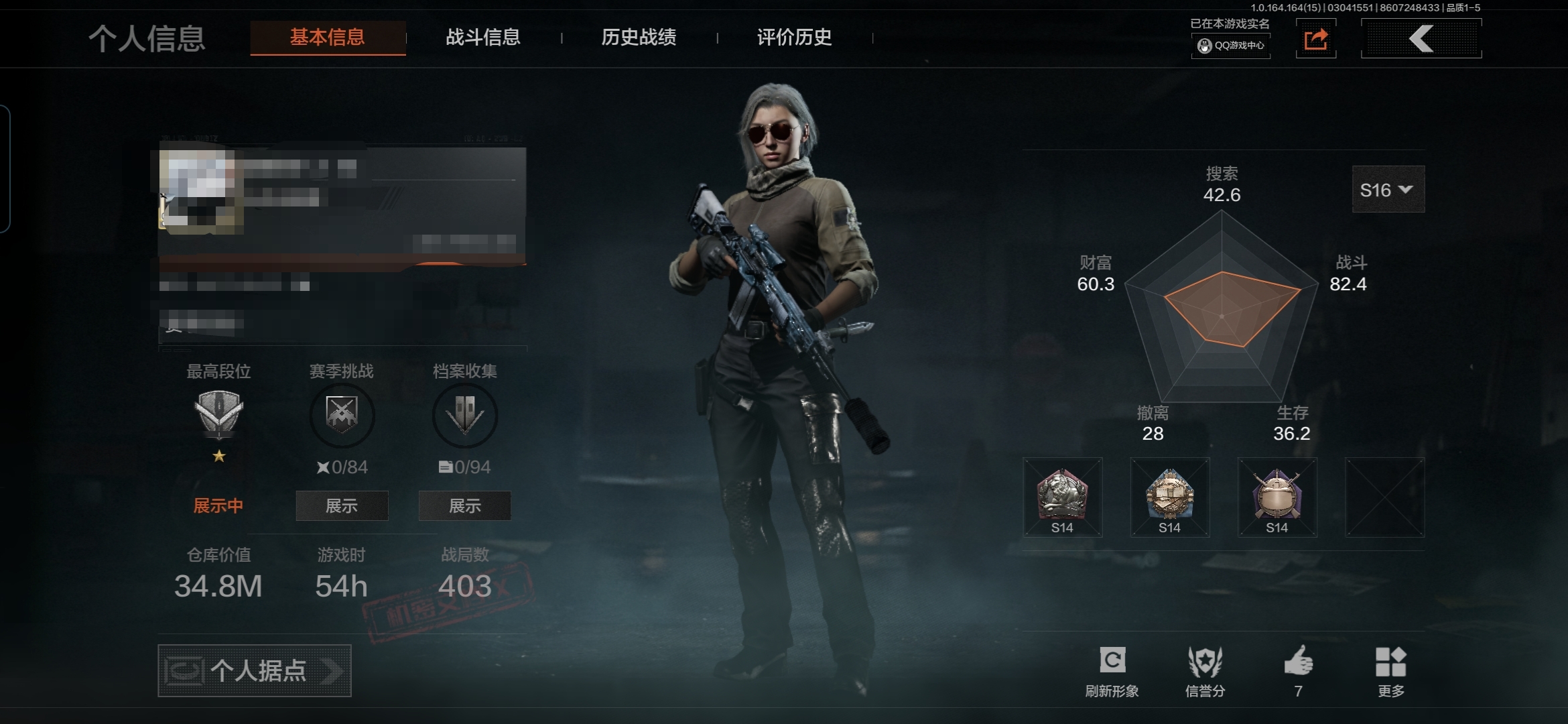Toggle the 展示中 highest rank display
Viewport: 1568px width, 724px height.
(218, 506)
